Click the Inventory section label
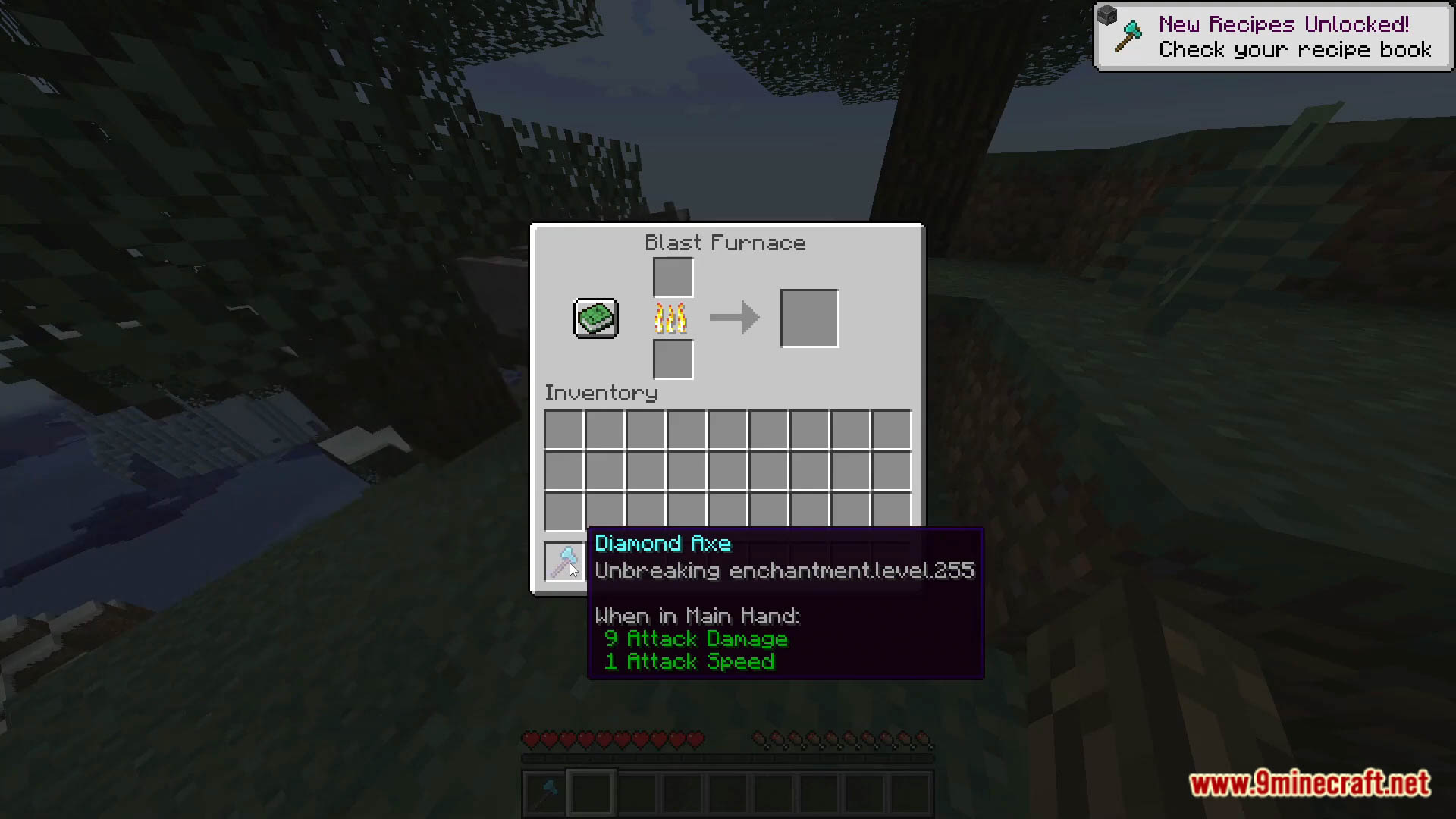The height and width of the screenshot is (819, 1456). click(600, 393)
